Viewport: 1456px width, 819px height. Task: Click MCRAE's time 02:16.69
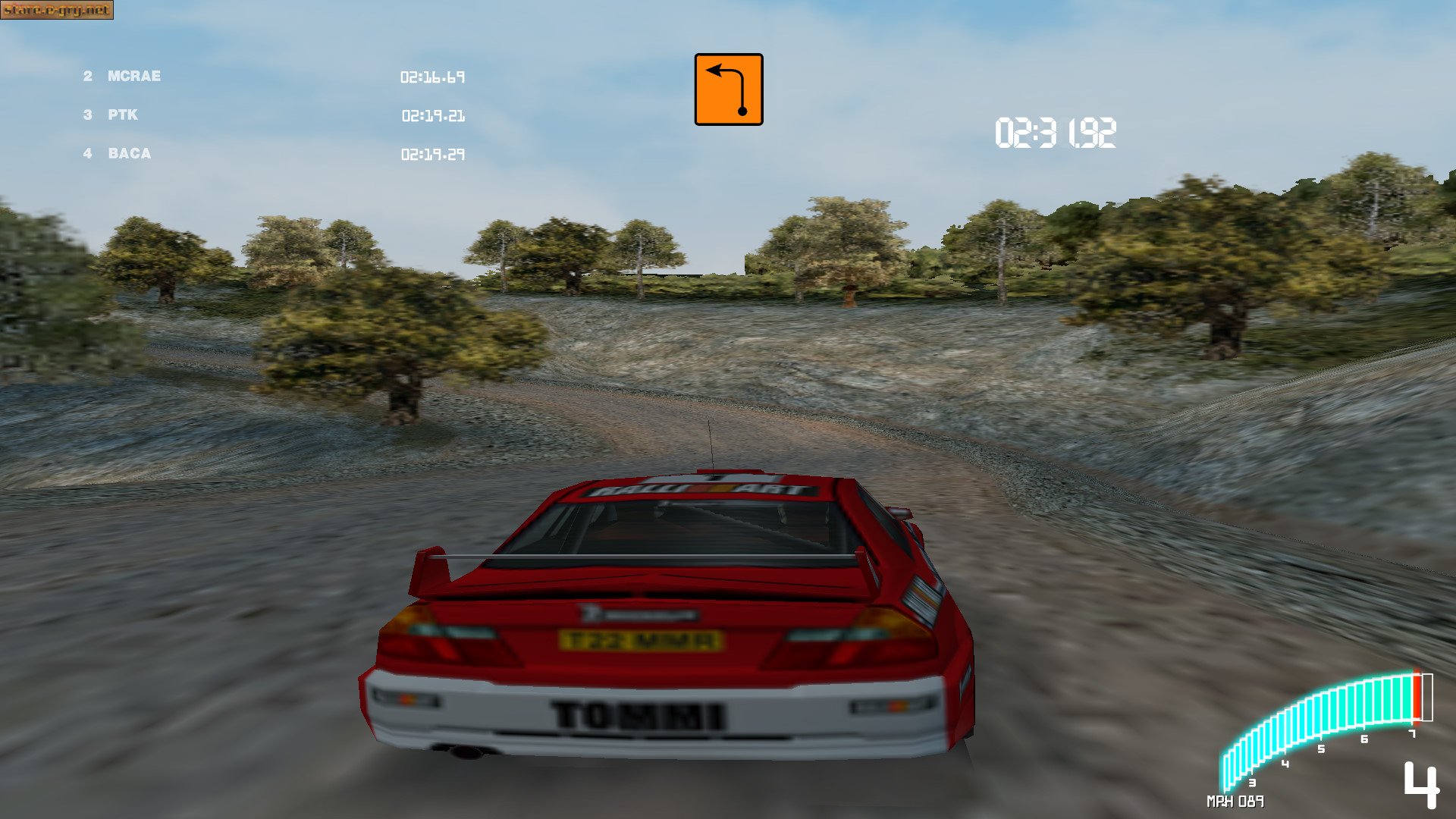(434, 77)
